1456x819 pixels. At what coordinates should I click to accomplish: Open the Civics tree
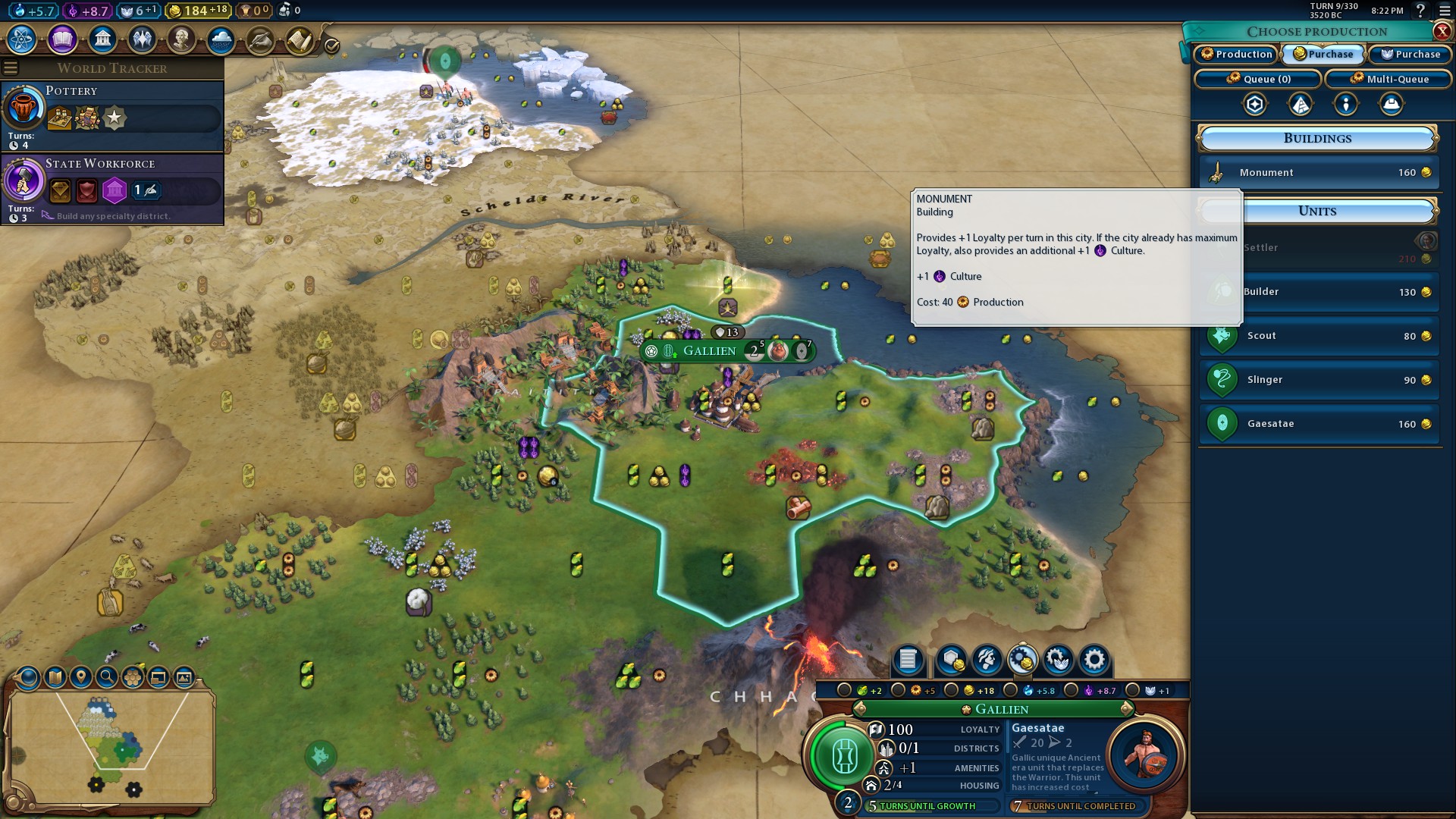[62, 39]
